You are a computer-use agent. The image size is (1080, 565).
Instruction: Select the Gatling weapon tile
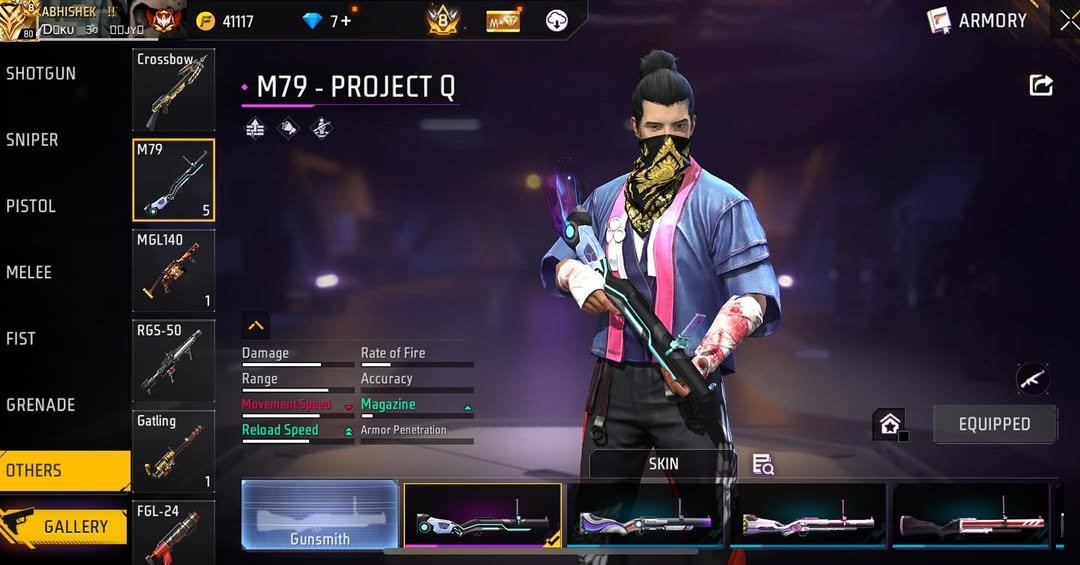click(173, 451)
